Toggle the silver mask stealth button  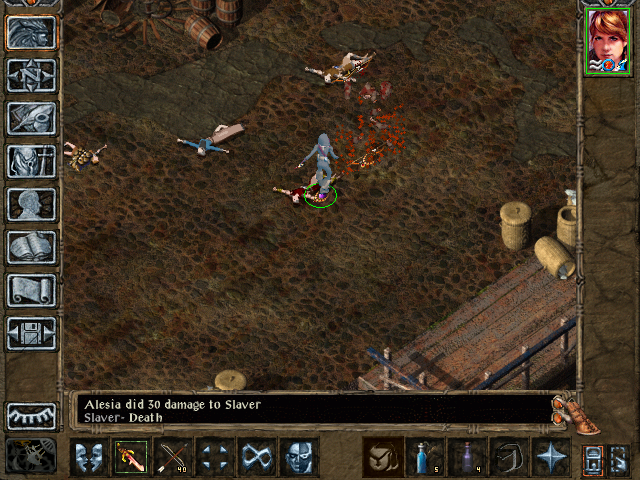[x=300, y=457]
